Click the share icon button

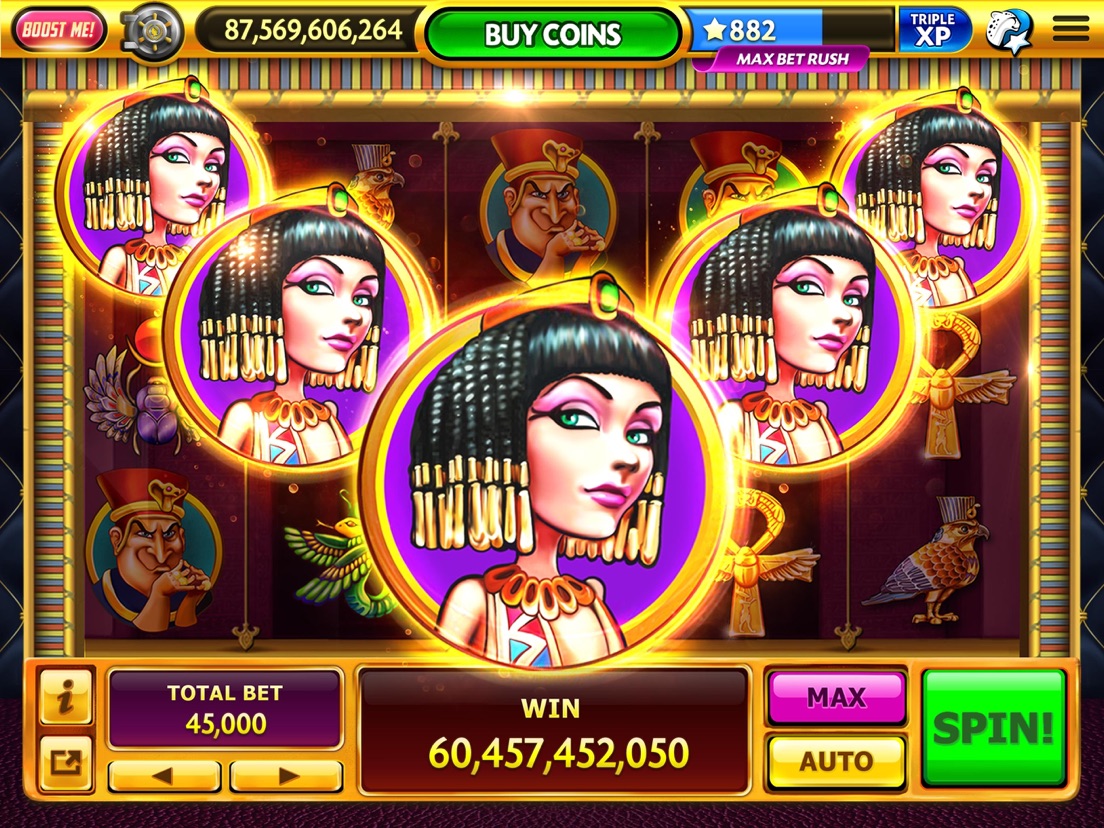pos(66,765)
